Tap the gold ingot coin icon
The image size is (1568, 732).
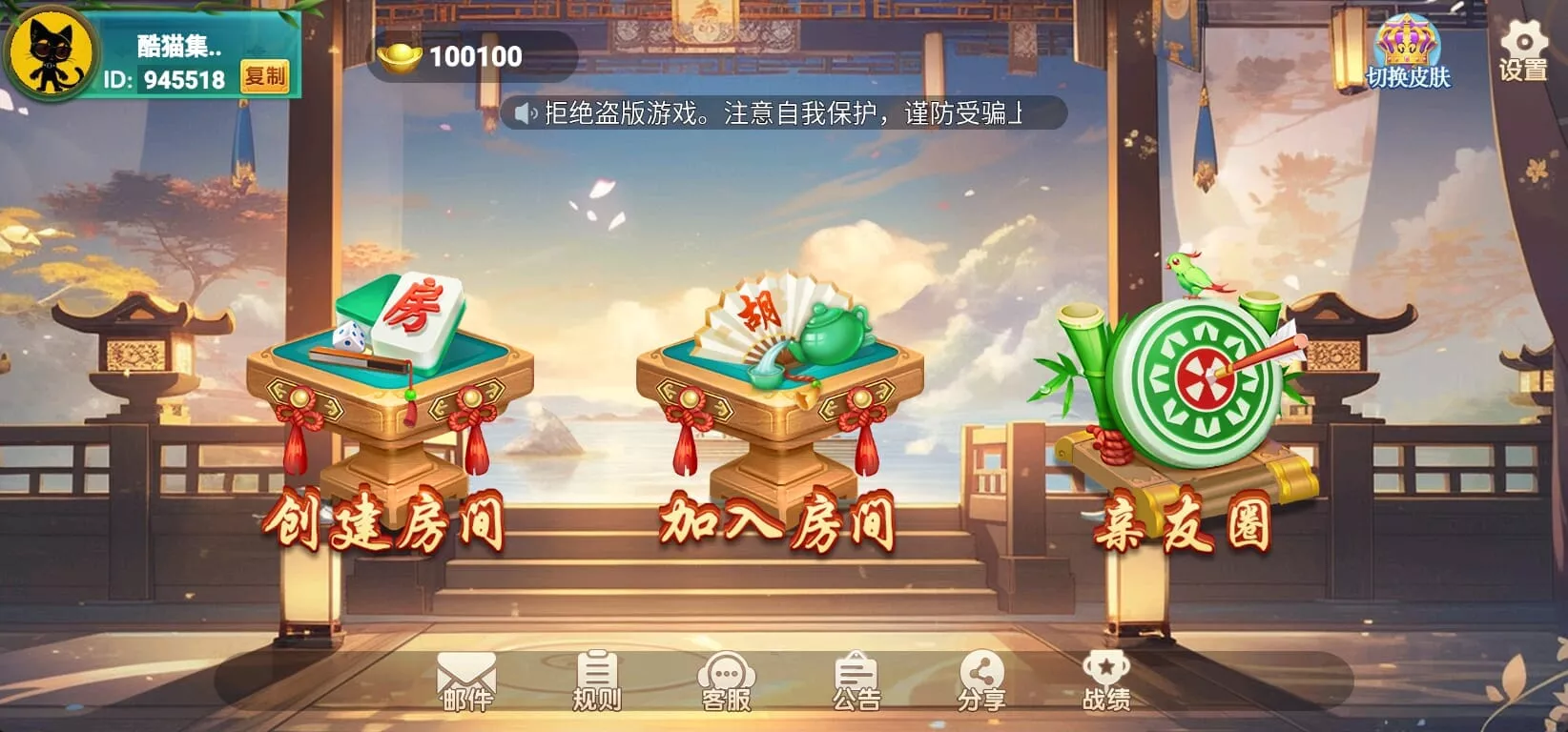(401, 55)
